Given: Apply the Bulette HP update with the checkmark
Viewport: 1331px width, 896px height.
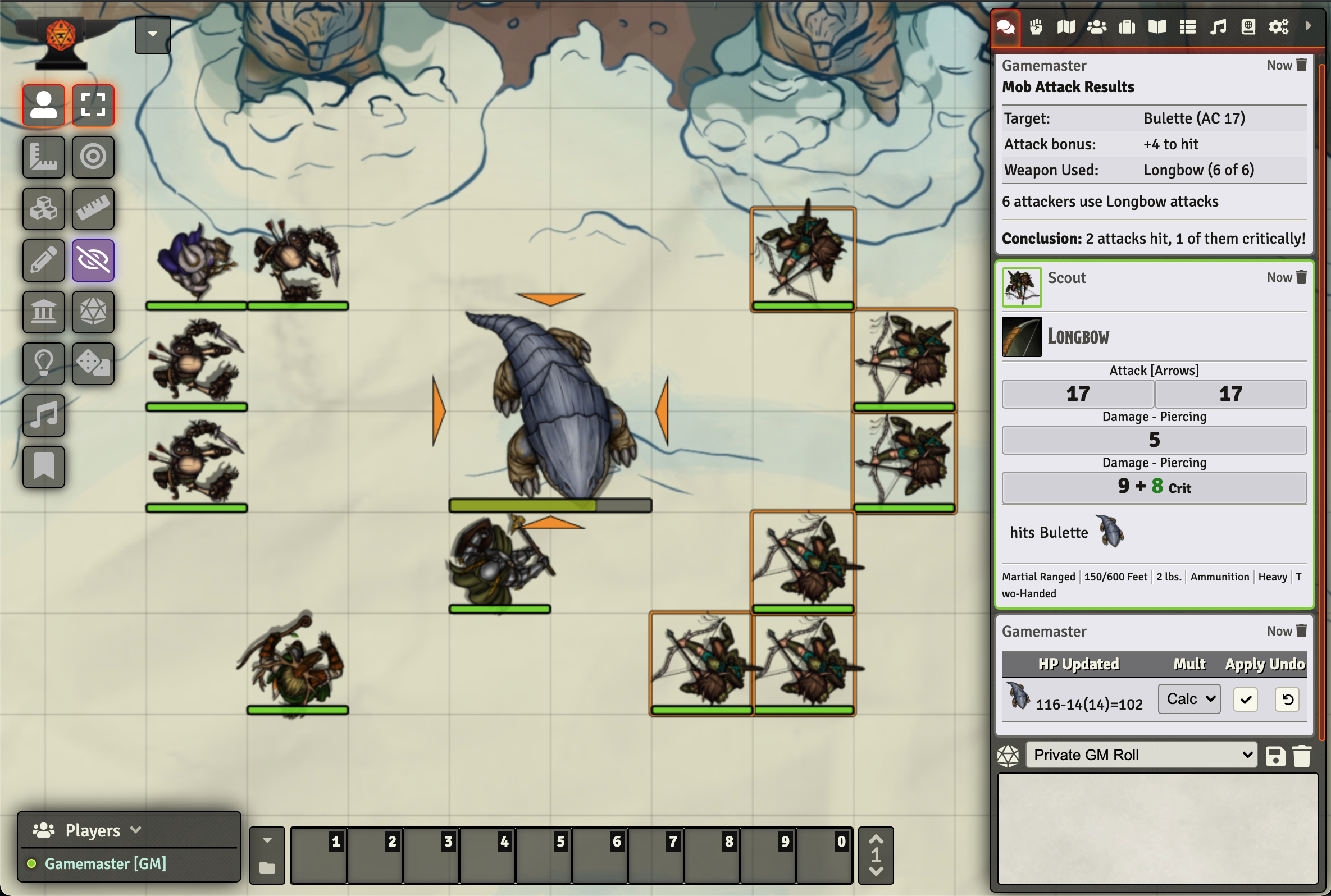Looking at the screenshot, I should click(x=1246, y=699).
